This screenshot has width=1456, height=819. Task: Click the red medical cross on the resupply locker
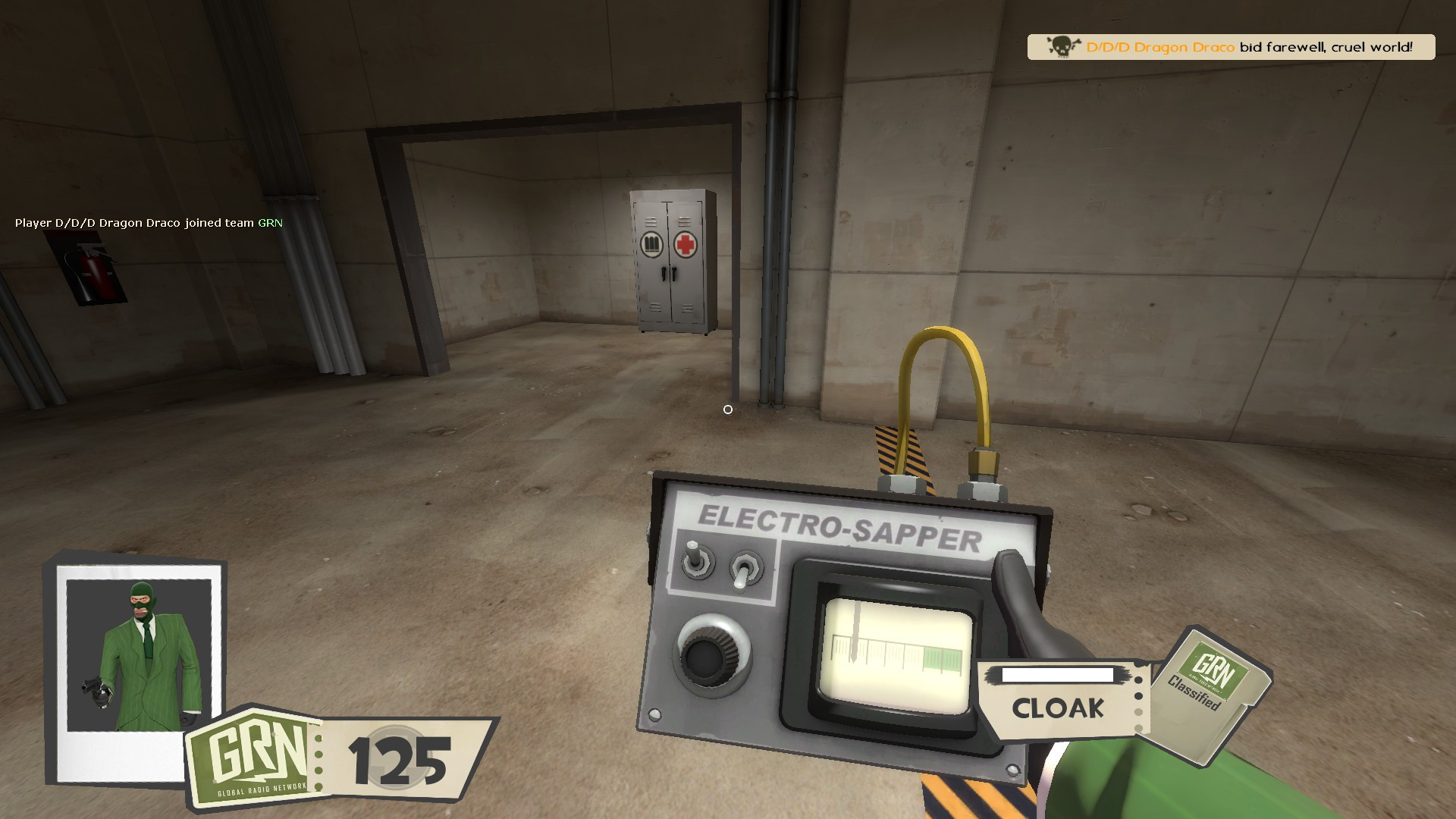[x=686, y=243]
